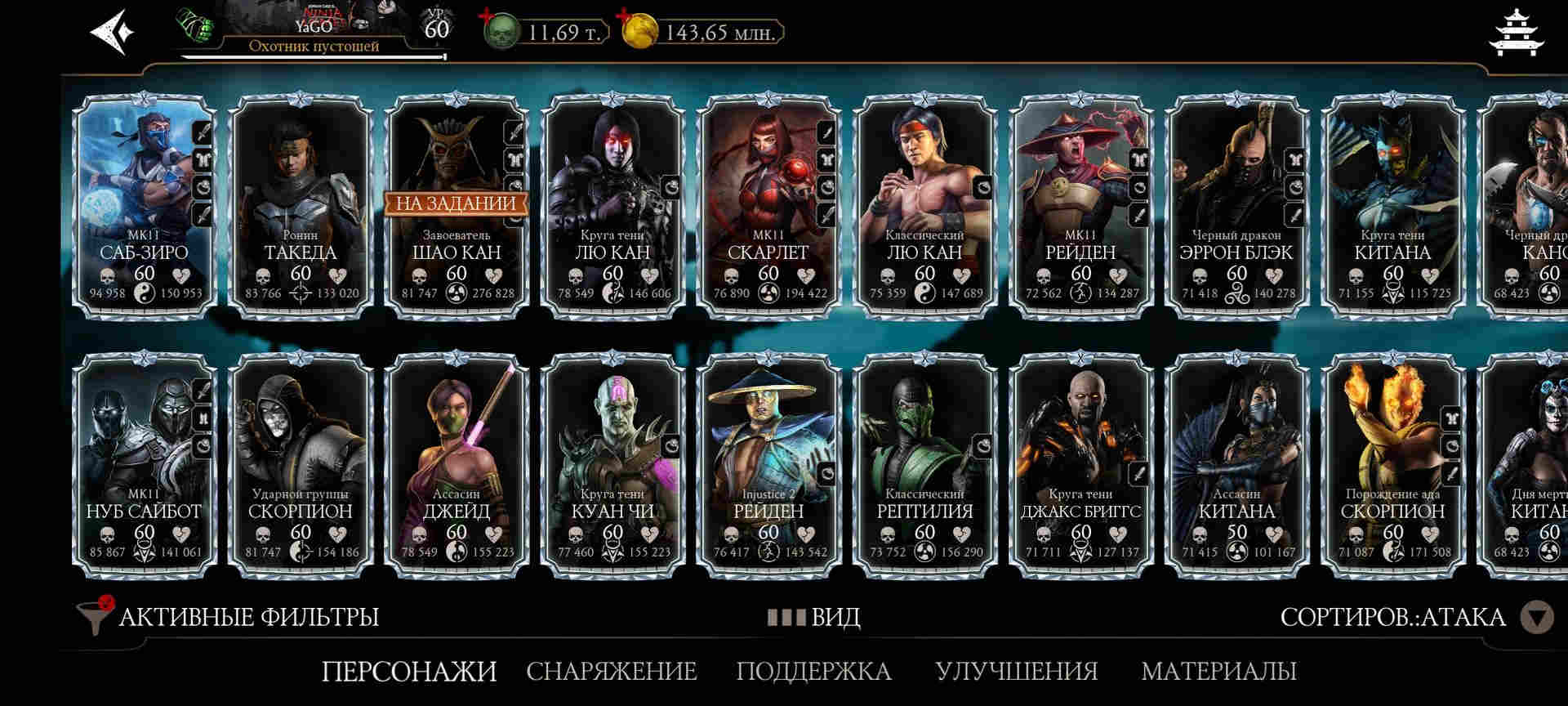Open the pagoda home icon
1568x706 pixels.
click(x=1516, y=33)
